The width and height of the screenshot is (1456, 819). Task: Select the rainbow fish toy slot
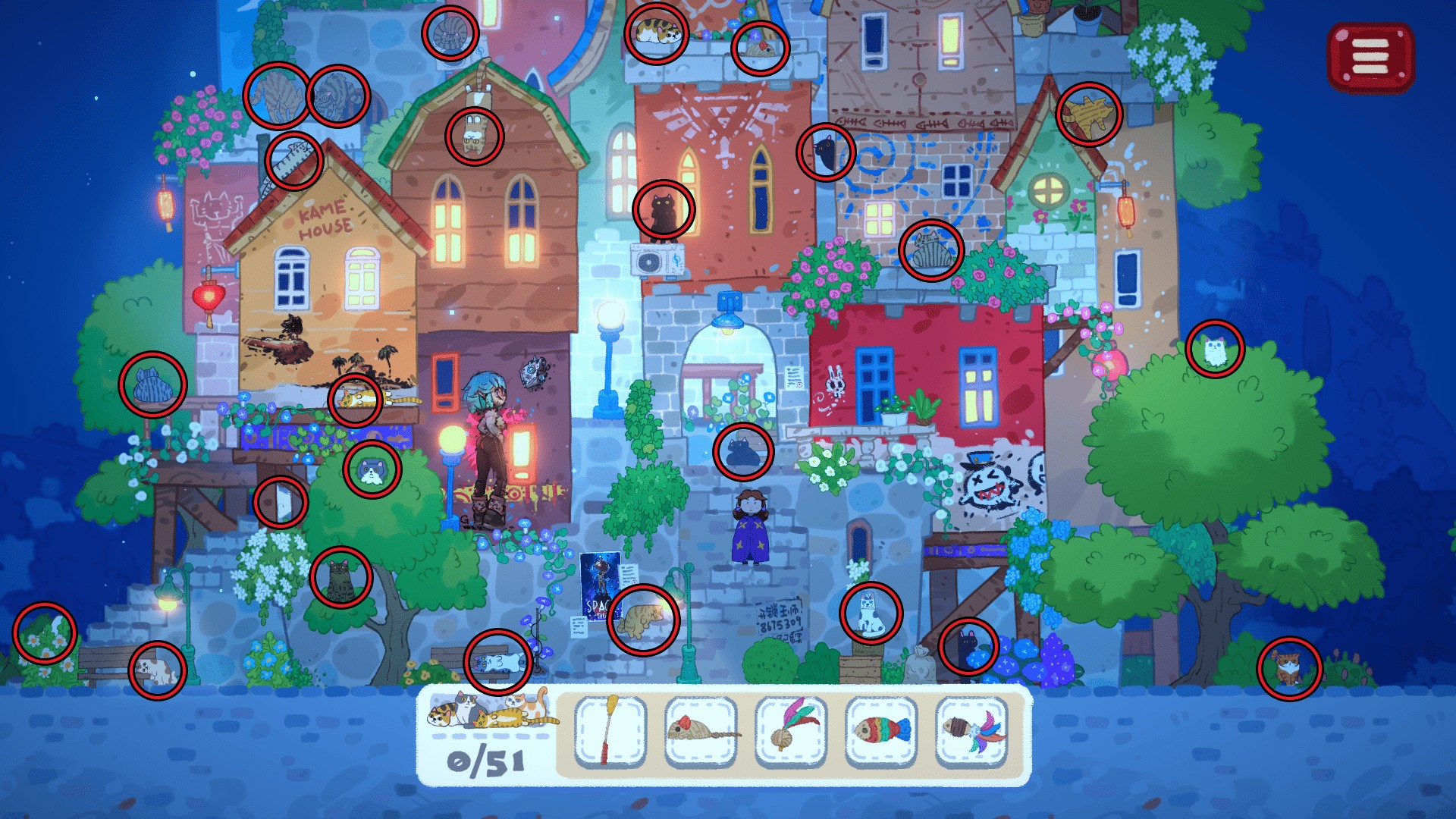click(x=880, y=731)
